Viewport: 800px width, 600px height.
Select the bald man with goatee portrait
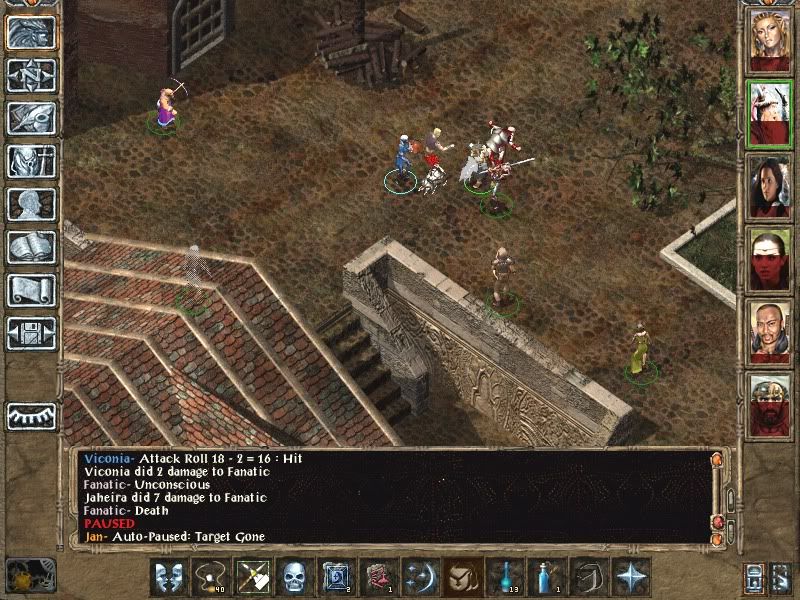click(770, 332)
